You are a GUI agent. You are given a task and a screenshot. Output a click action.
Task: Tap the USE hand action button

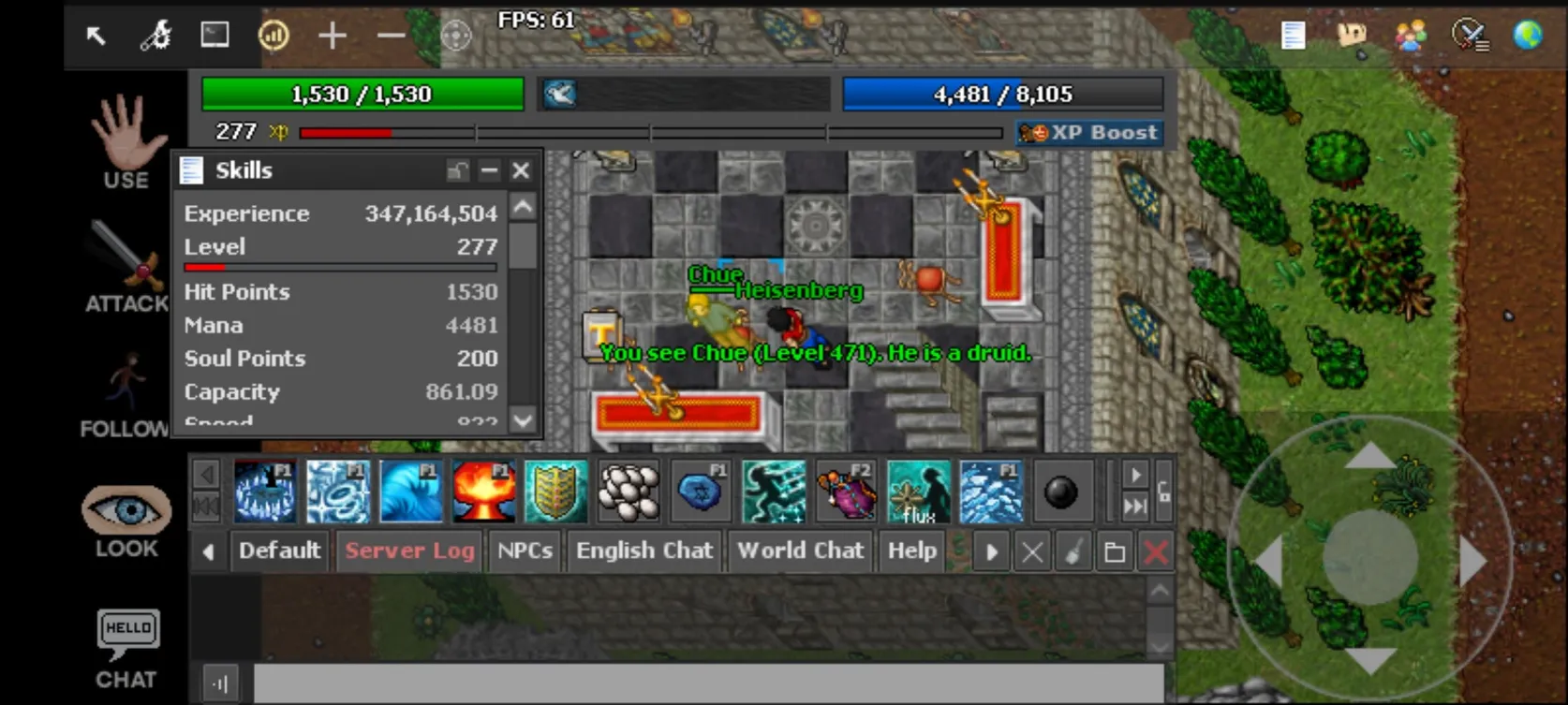[126, 143]
